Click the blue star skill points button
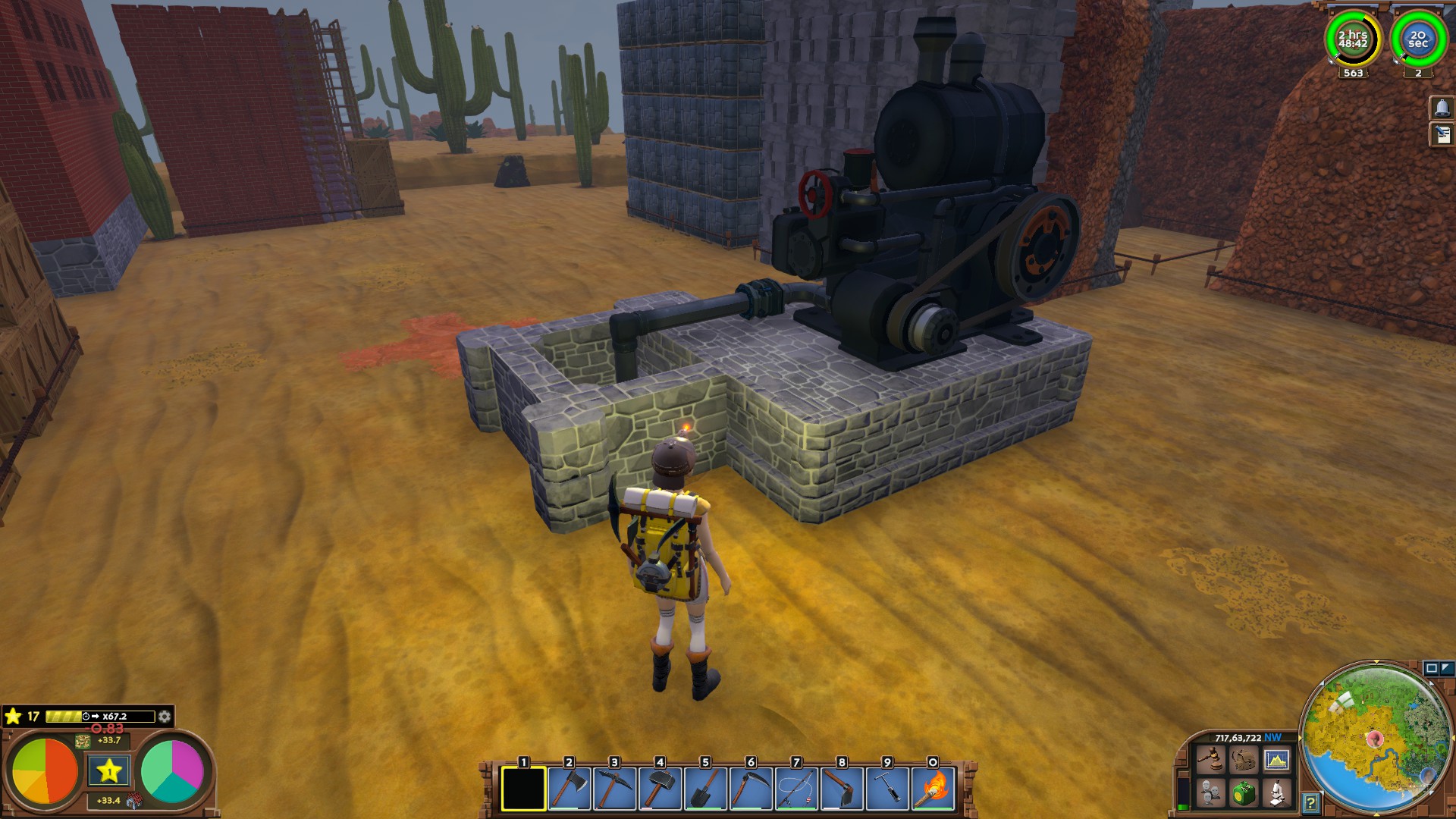This screenshot has width=1456, height=819. [x=109, y=771]
